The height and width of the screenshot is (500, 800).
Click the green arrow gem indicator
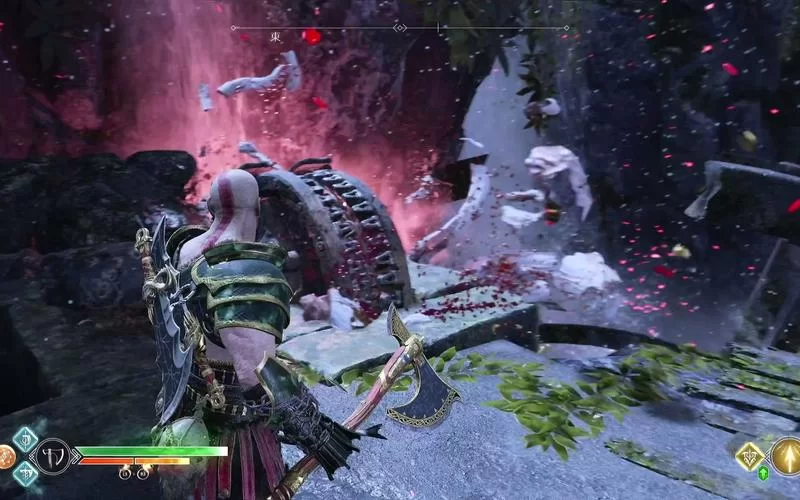[x=763, y=474]
